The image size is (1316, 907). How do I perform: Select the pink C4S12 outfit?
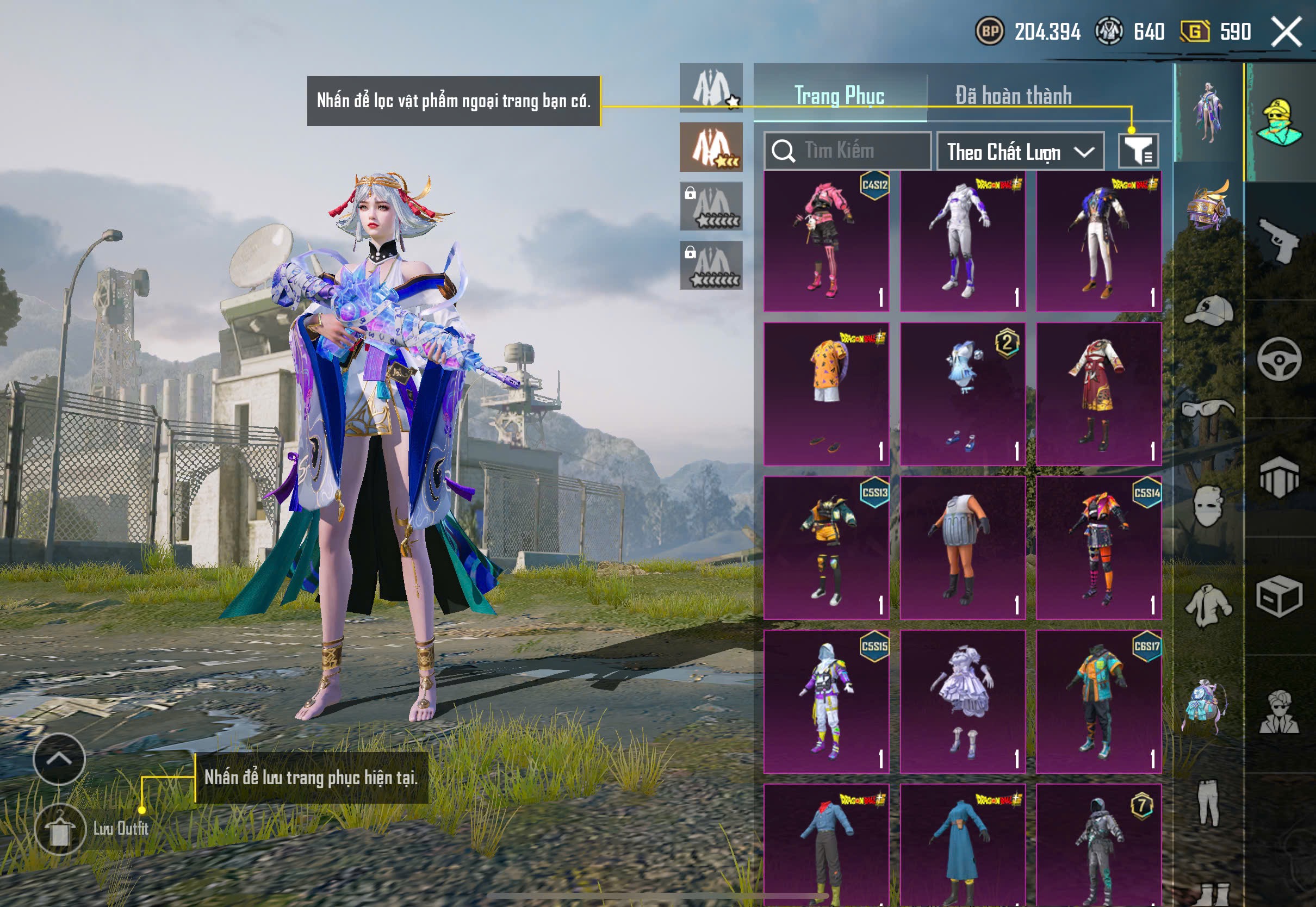click(x=826, y=241)
